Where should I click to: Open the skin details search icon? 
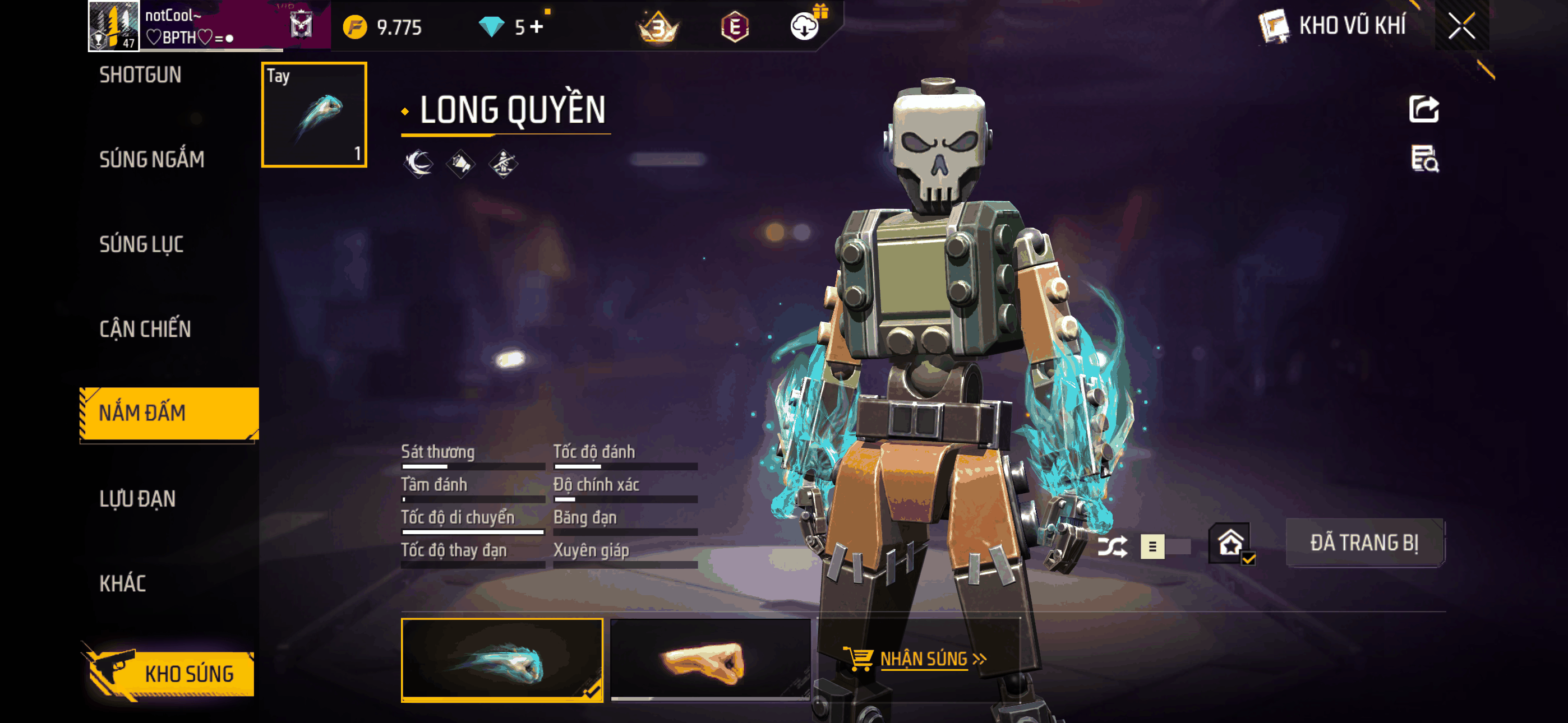[x=1424, y=159]
